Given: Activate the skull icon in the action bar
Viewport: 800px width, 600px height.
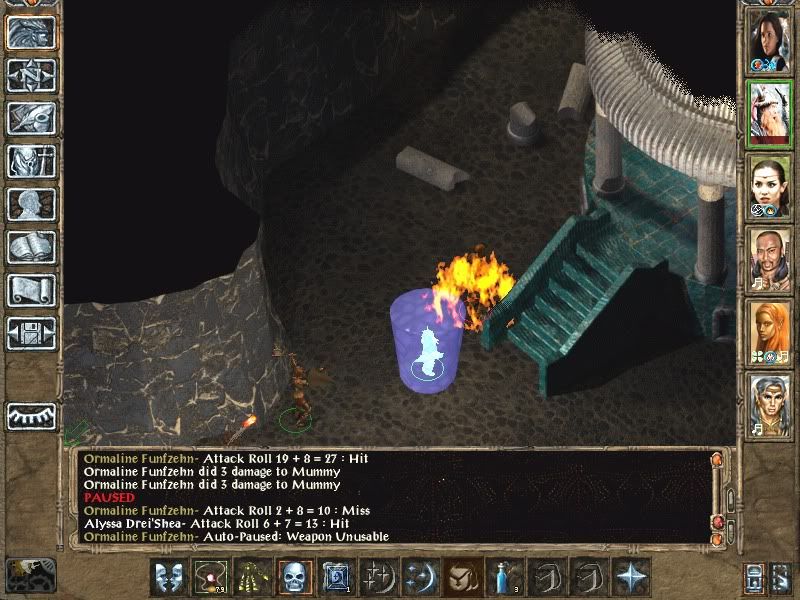Looking at the screenshot, I should [293, 578].
